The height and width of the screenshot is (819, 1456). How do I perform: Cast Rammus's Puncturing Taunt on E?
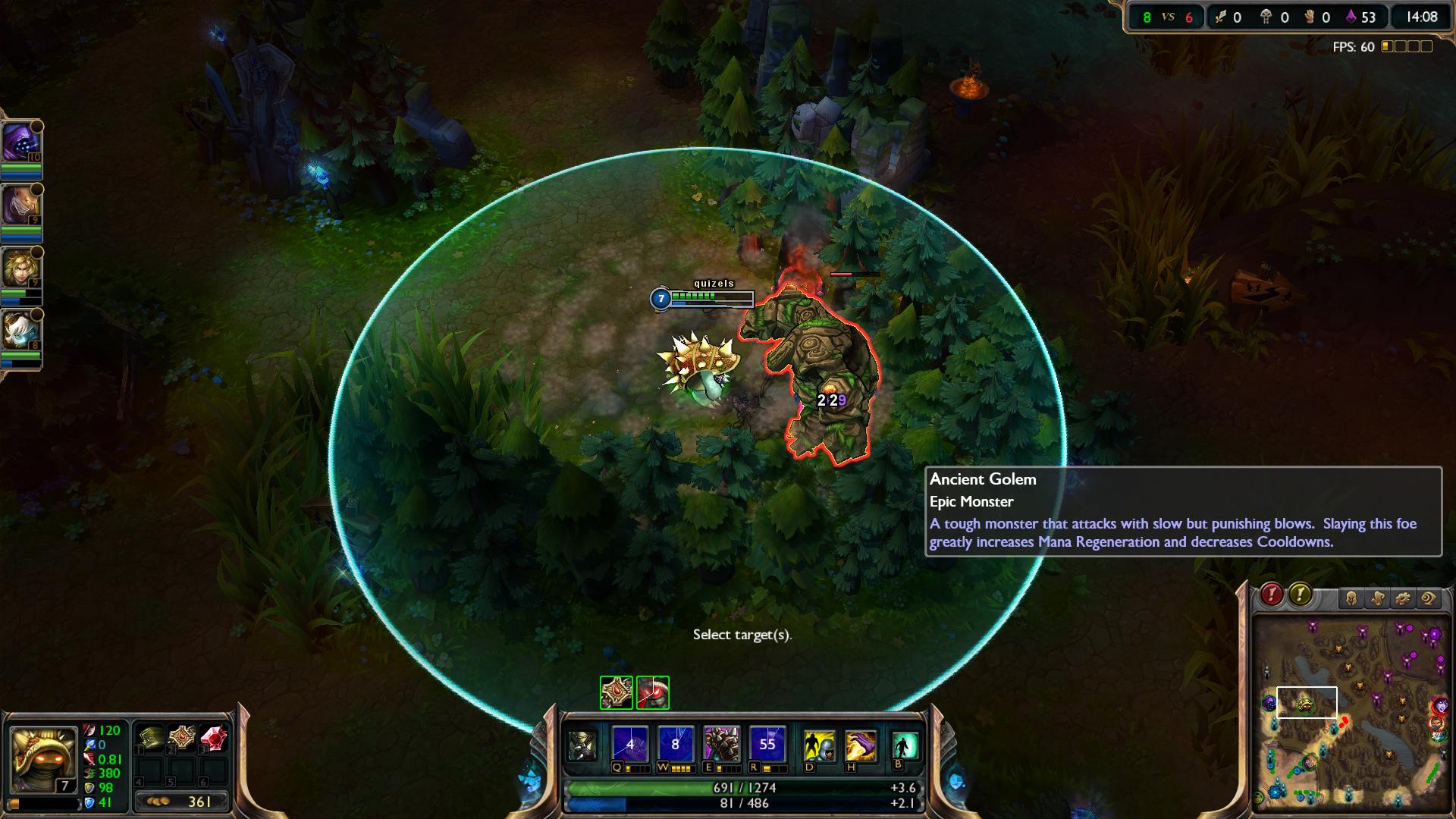pyautogui.click(x=721, y=744)
